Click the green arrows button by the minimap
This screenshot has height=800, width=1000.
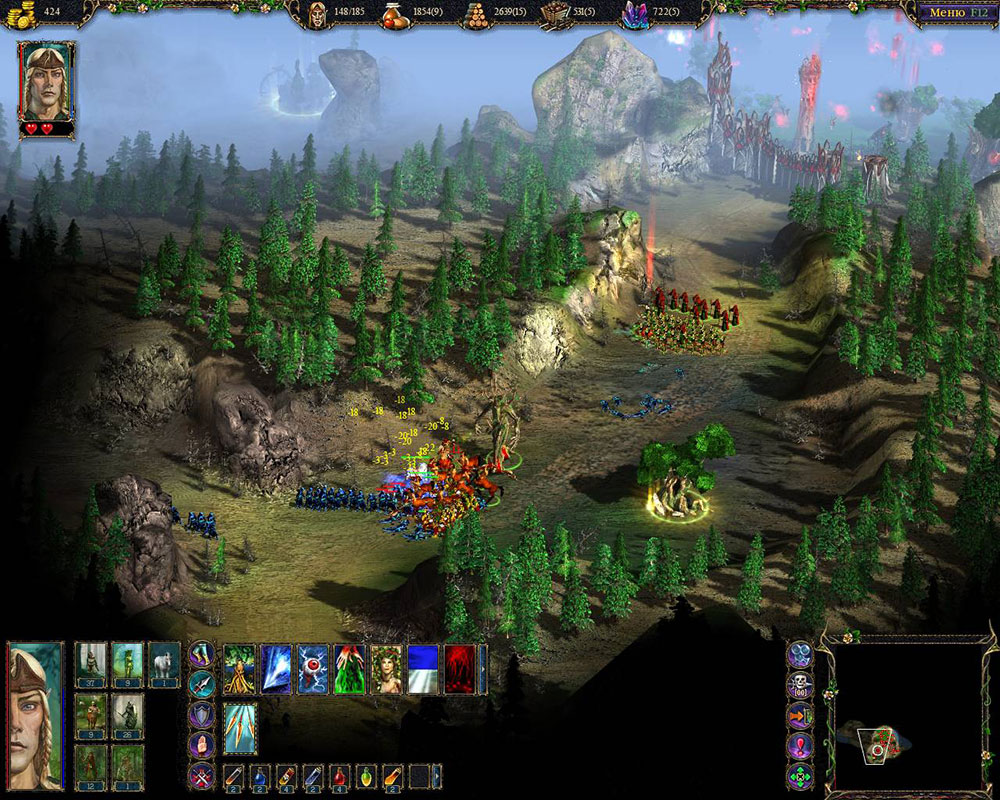click(x=800, y=776)
